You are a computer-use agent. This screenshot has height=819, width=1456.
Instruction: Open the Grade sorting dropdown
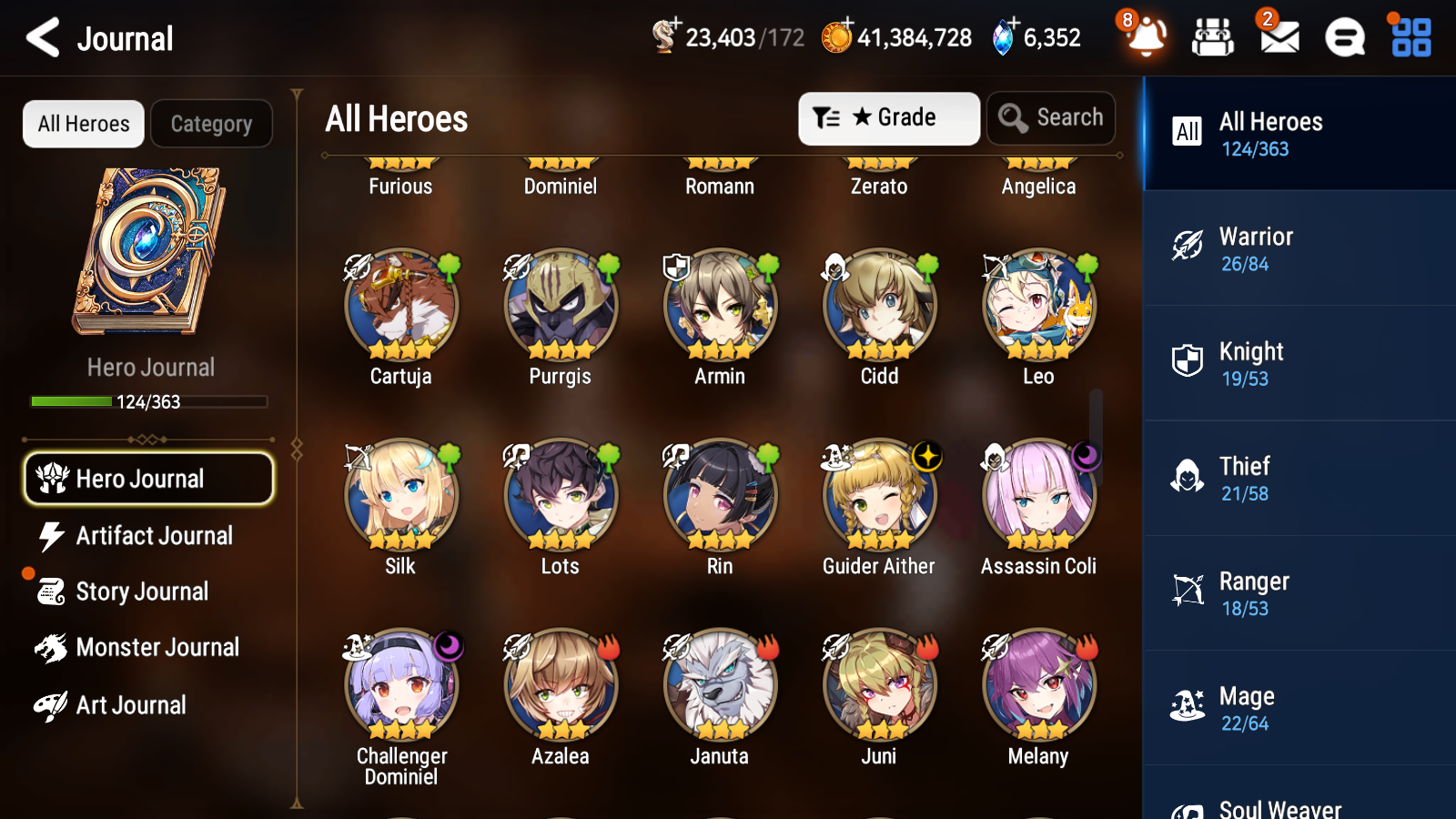[x=888, y=117]
